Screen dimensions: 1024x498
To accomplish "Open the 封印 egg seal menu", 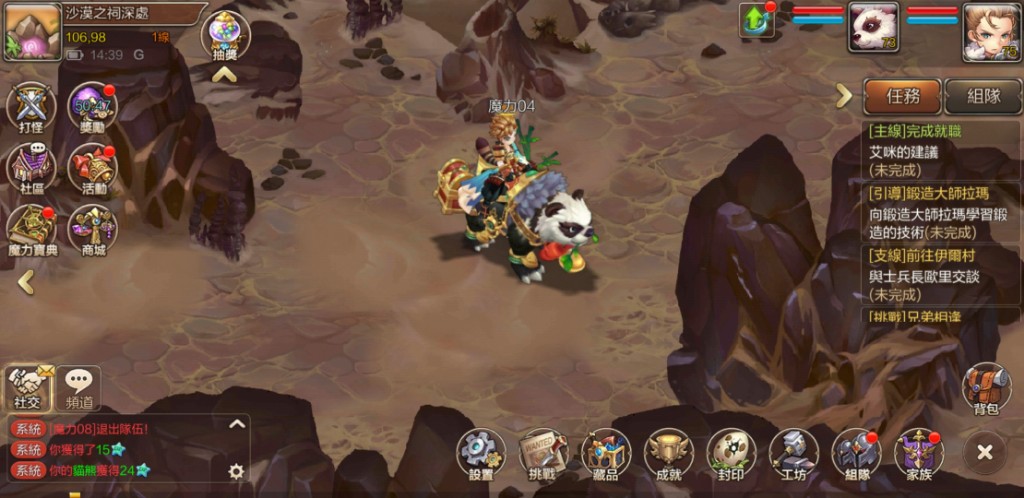I will [731, 454].
